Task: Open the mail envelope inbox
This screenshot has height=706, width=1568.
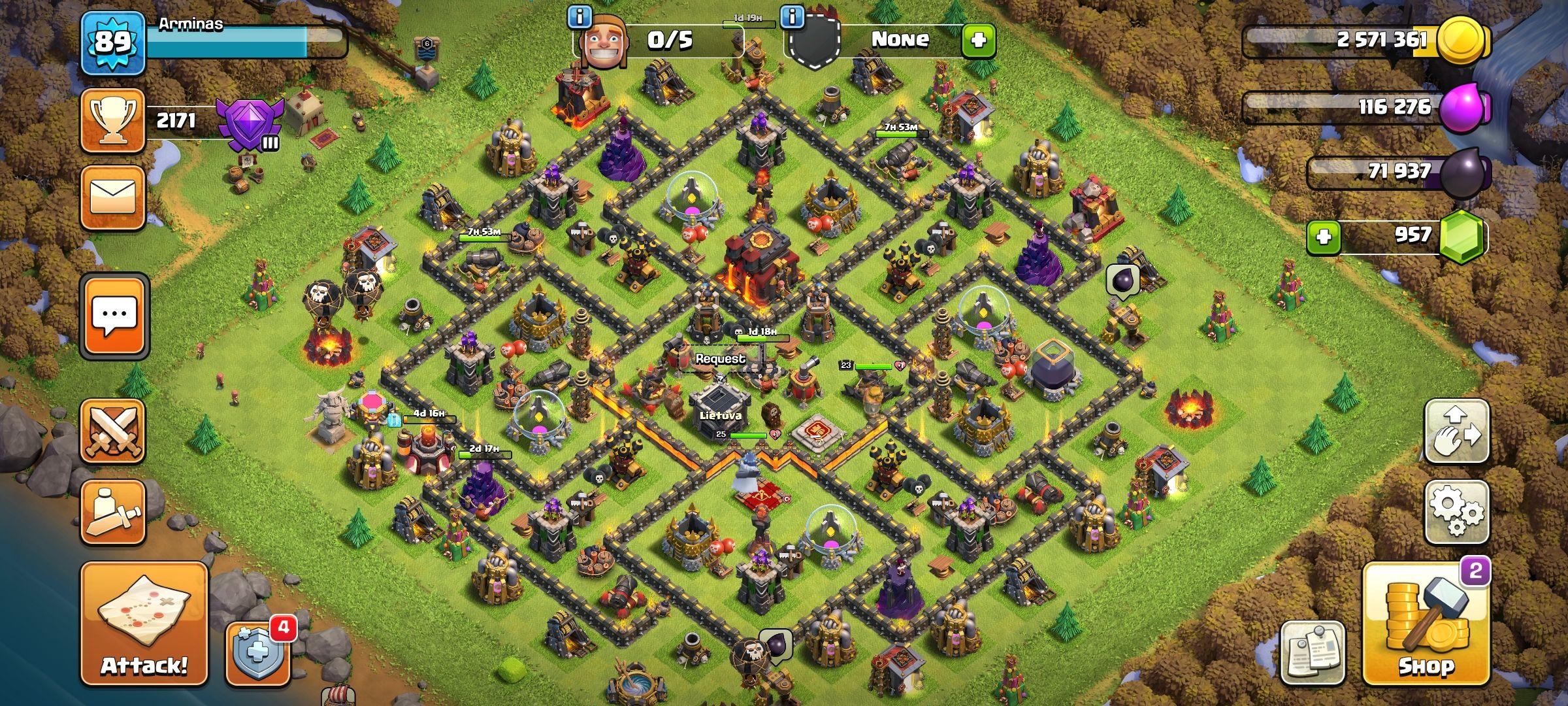Action: coord(112,198)
